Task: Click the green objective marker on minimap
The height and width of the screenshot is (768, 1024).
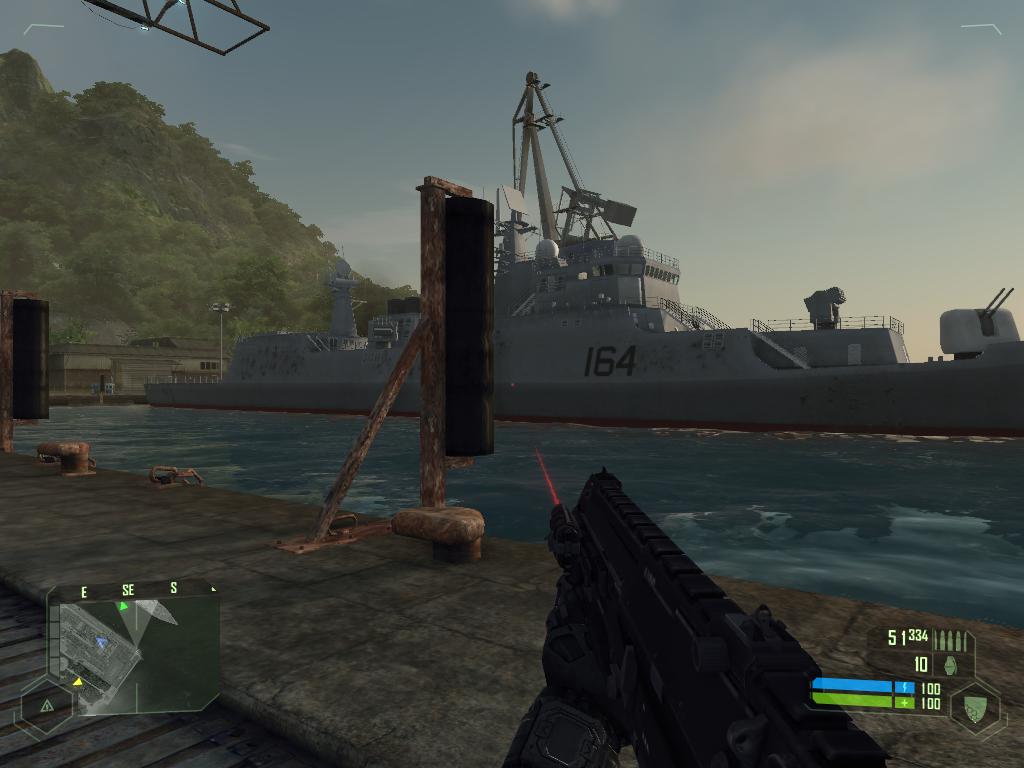Action: 124,606
